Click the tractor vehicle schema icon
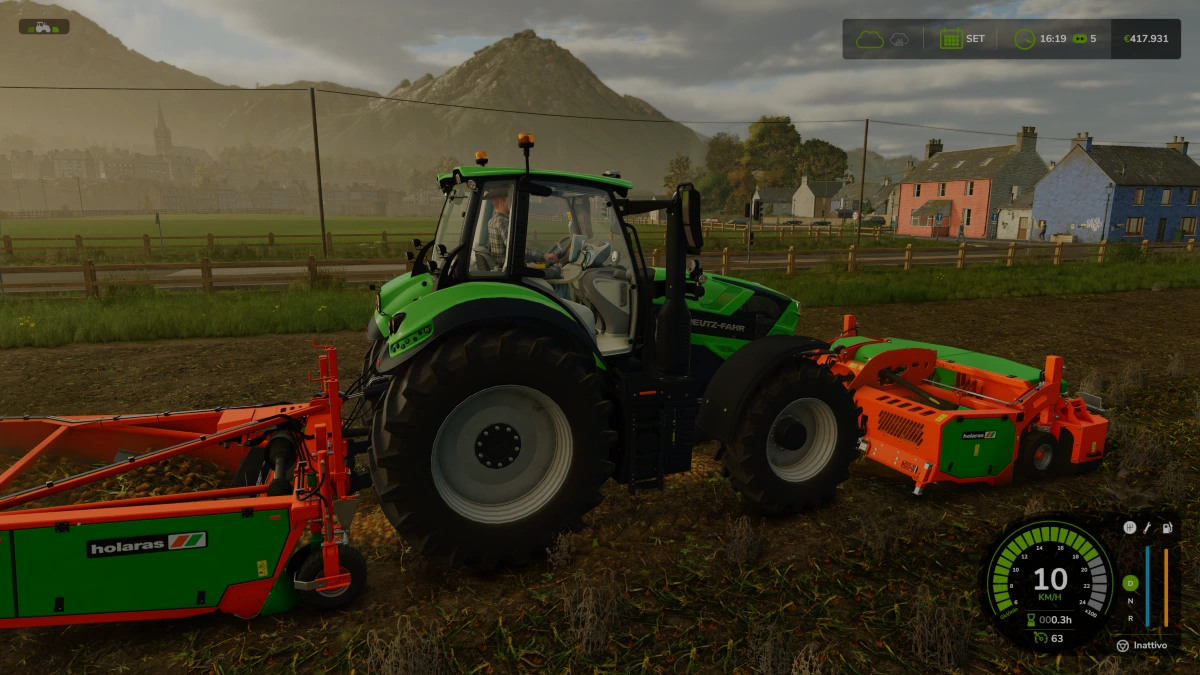Screen dimensions: 1200x675 44,27
